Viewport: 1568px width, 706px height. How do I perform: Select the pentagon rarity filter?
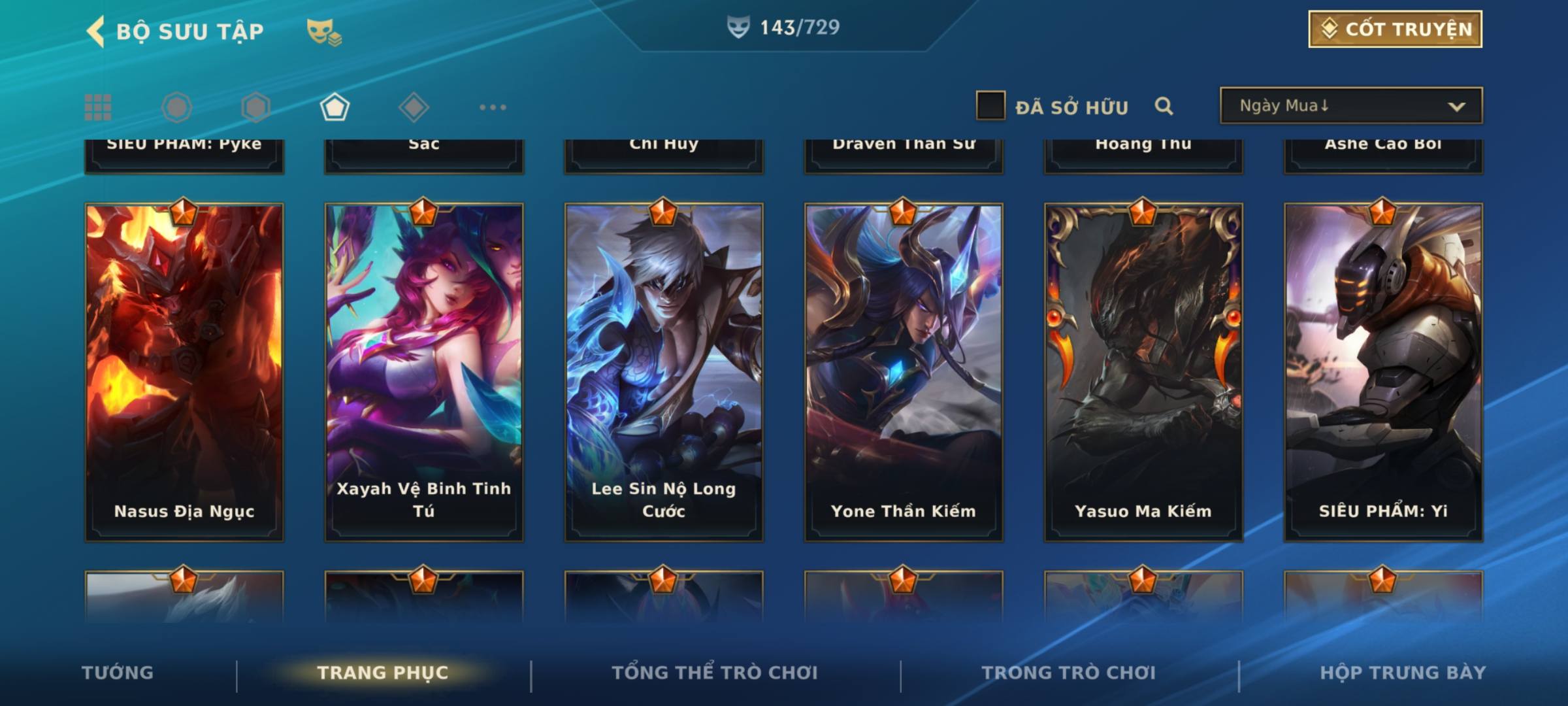(335, 107)
